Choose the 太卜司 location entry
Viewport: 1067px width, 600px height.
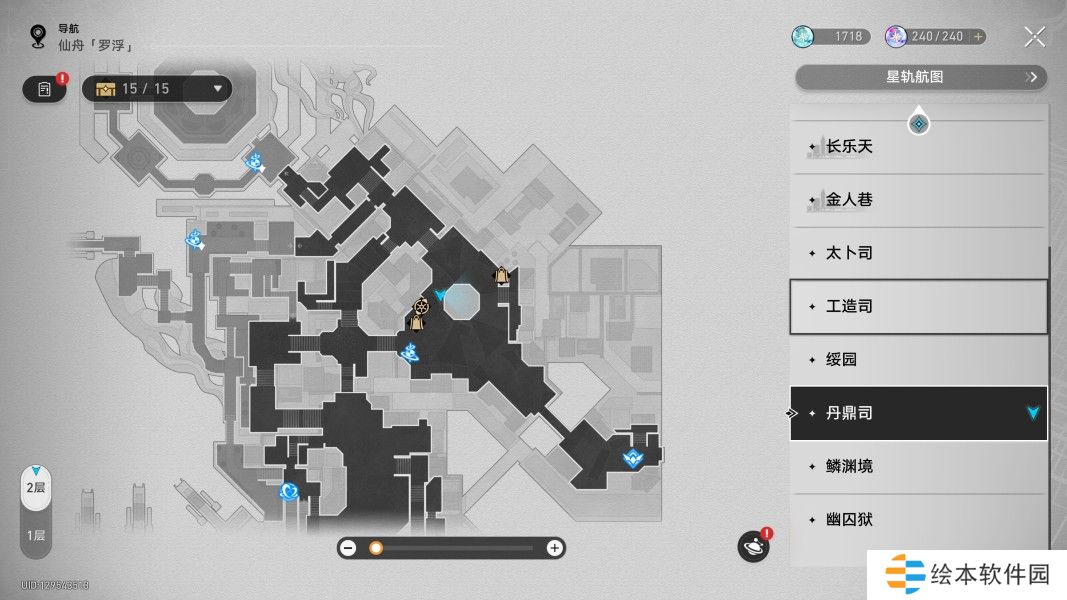coord(918,253)
